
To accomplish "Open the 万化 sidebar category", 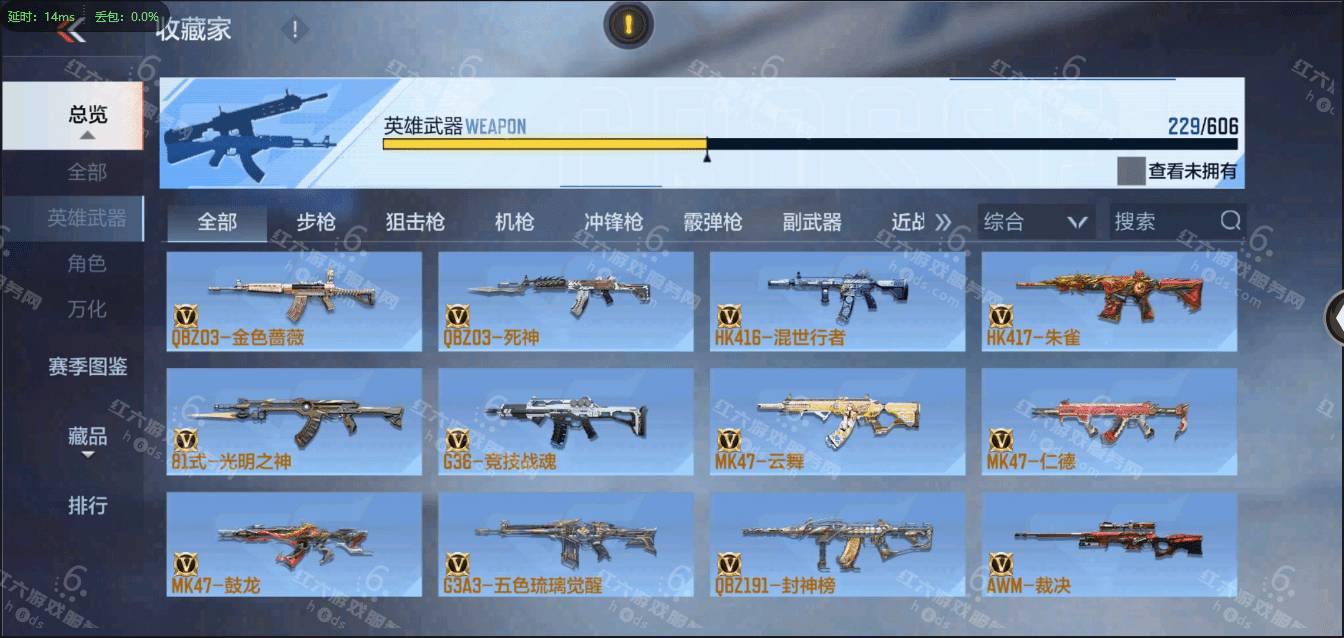I will pos(87,309).
